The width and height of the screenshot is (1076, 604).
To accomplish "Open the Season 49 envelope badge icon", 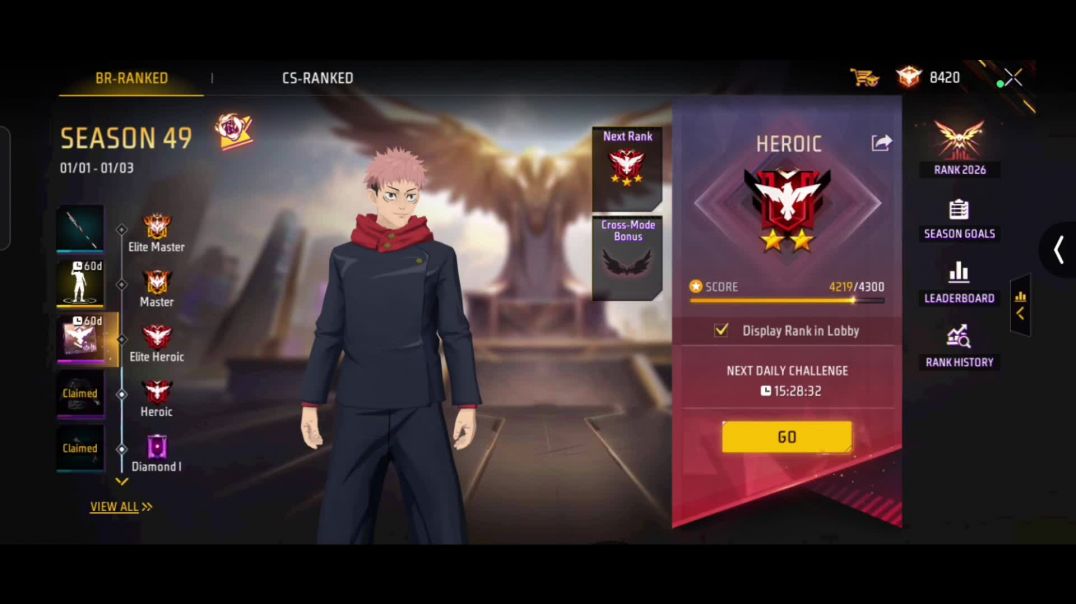I will click(x=233, y=131).
